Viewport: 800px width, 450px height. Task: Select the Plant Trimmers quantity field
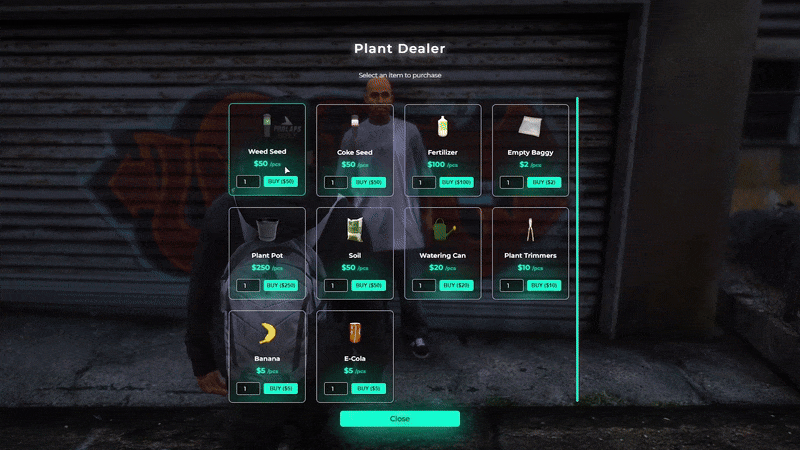512,286
